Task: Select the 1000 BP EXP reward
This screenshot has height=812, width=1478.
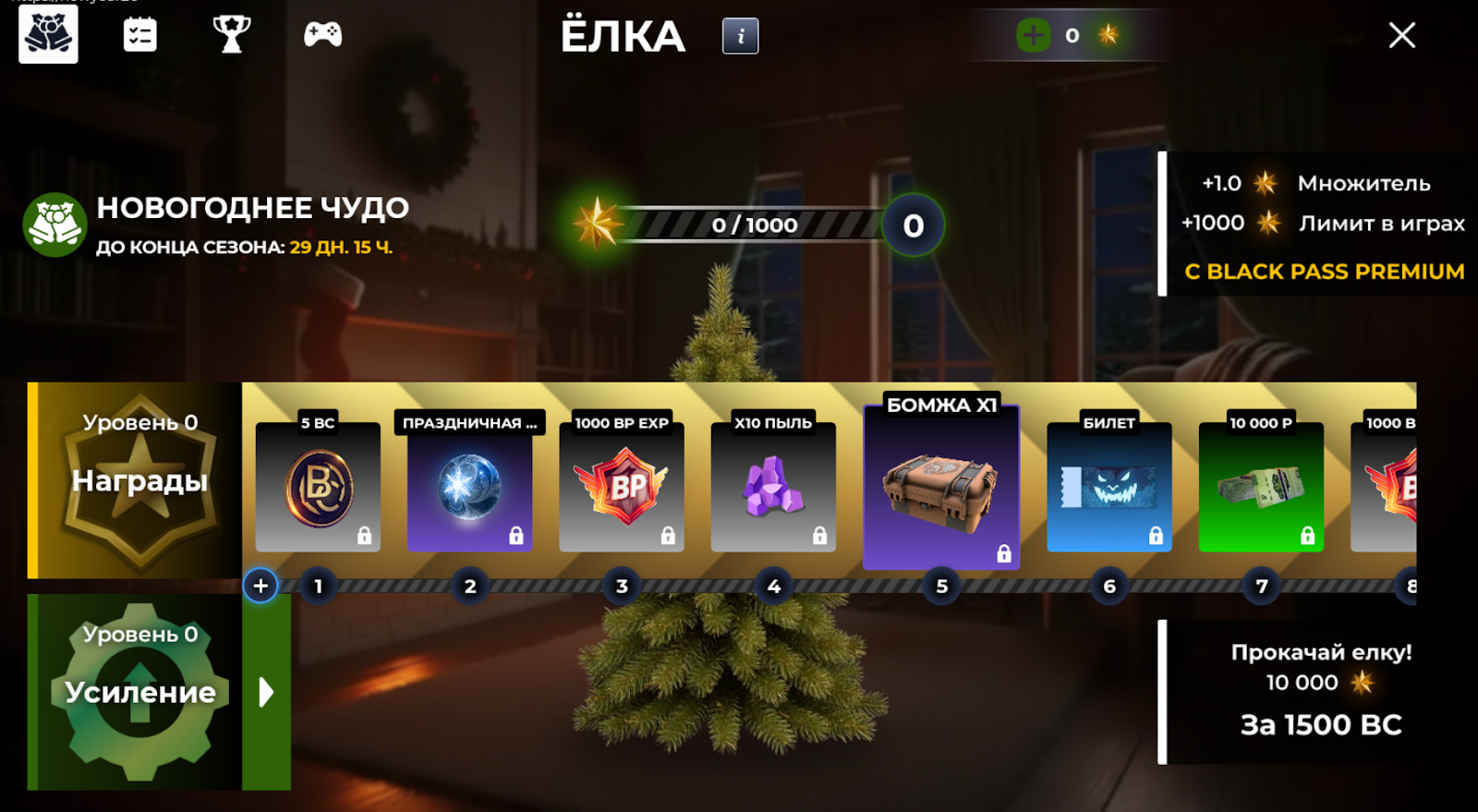Action: tap(622, 487)
